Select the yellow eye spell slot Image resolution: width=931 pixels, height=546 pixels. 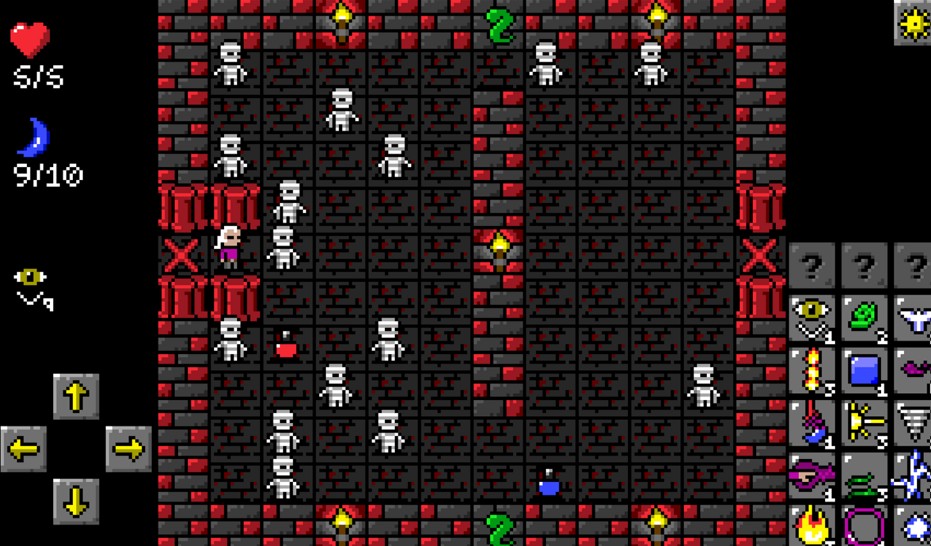[x=812, y=319]
